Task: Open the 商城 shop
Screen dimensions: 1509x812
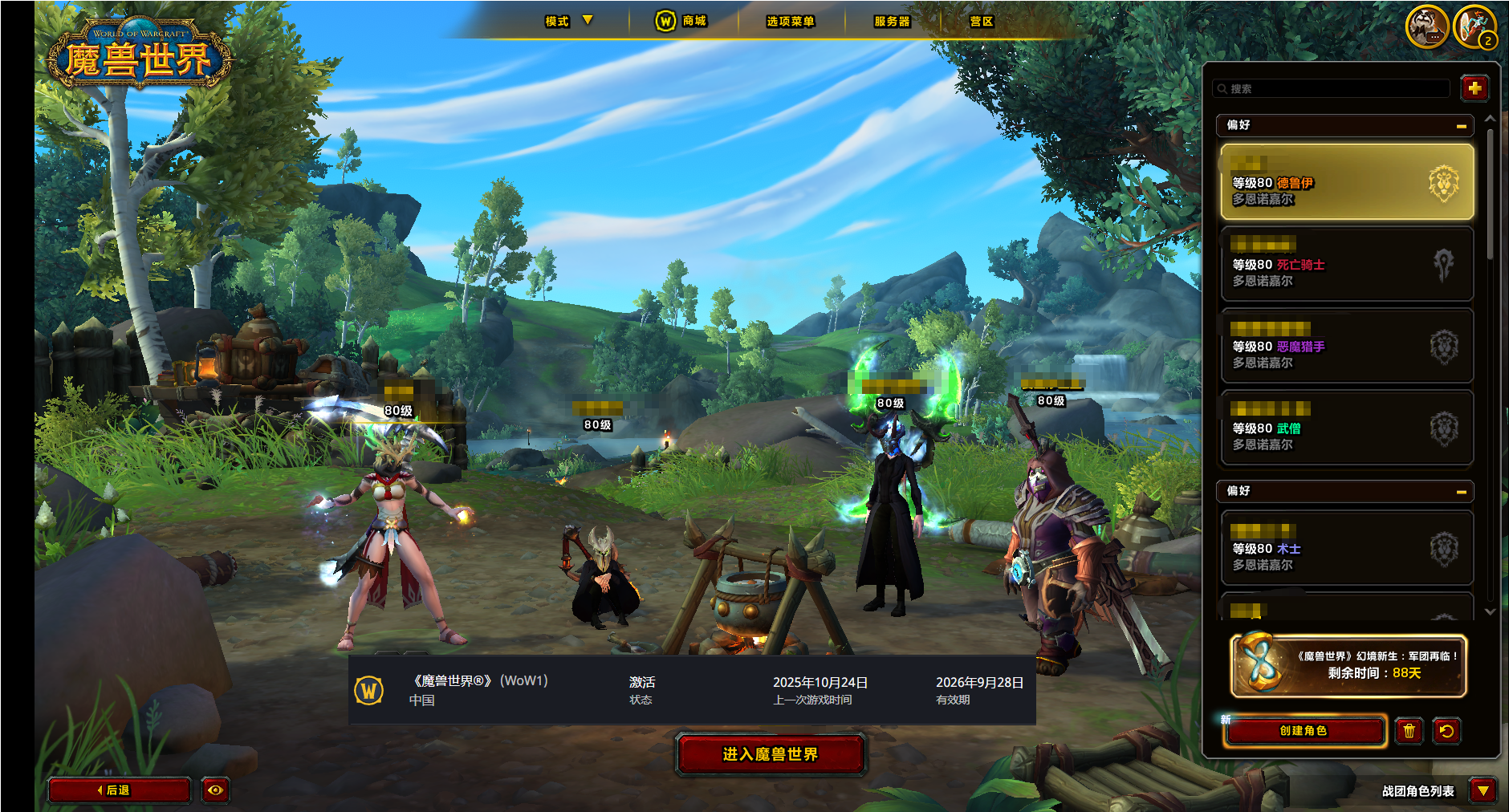Action: [682, 21]
